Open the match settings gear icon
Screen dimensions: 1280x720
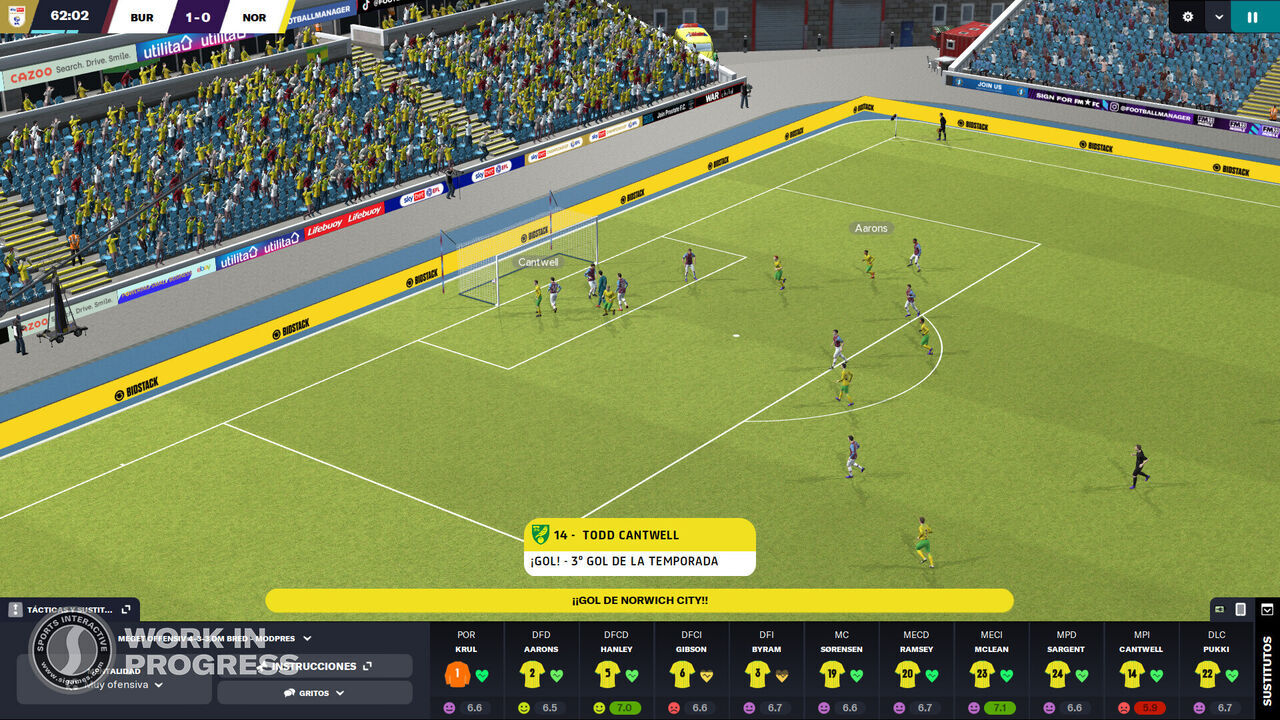[1186, 16]
